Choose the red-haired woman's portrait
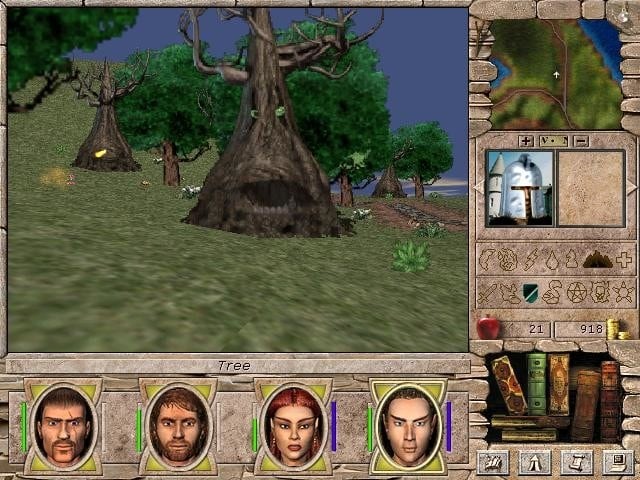 (x=293, y=426)
